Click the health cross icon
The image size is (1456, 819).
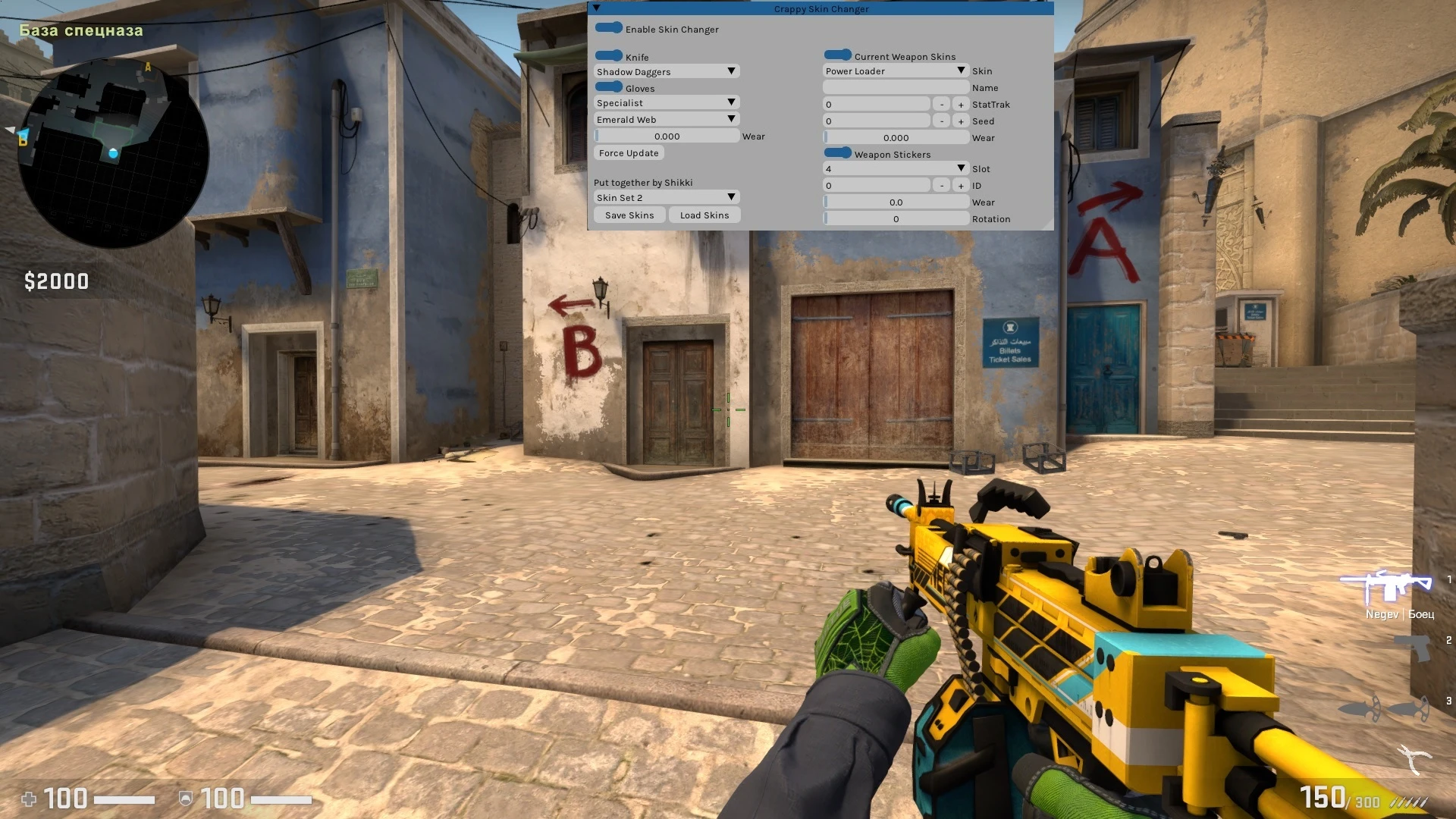click(x=30, y=800)
